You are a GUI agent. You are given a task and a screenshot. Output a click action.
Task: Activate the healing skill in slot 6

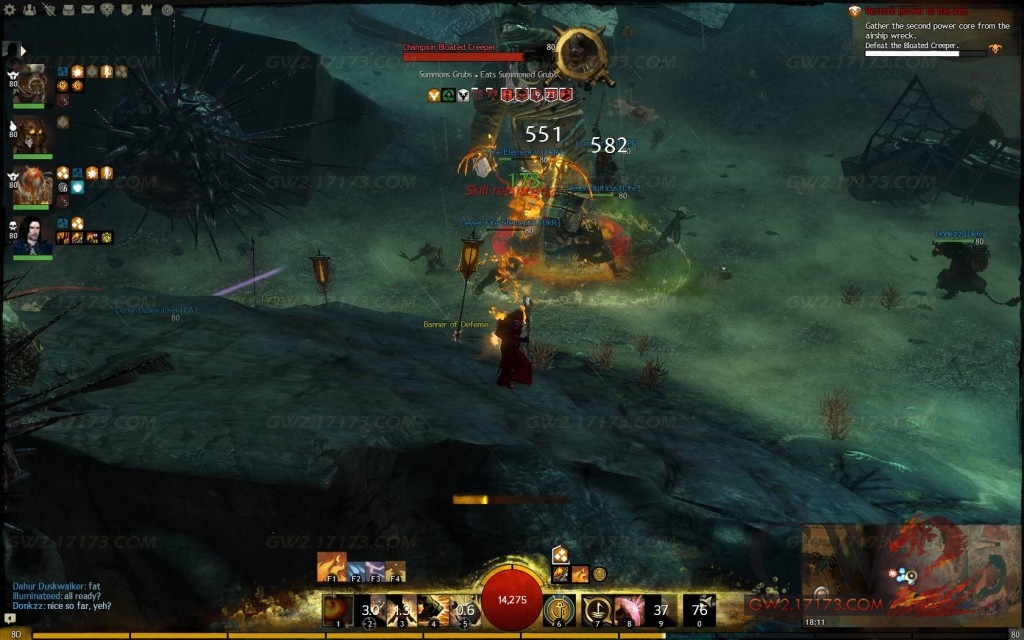tap(560, 609)
